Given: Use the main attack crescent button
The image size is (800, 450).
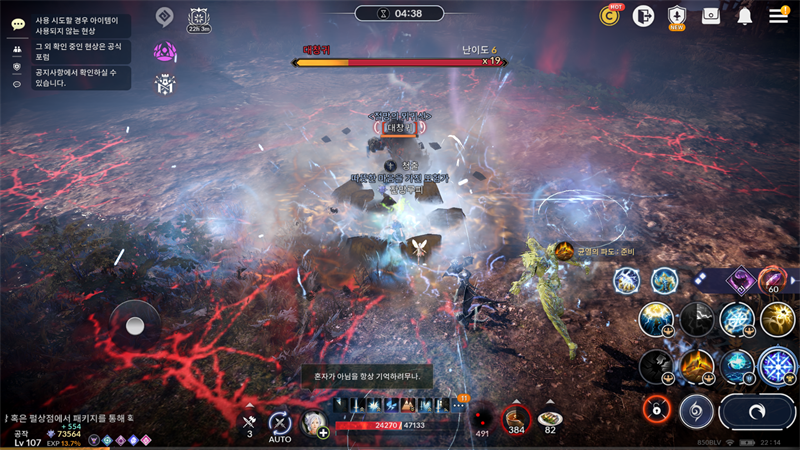Looking at the screenshot, I should pos(756,412).
